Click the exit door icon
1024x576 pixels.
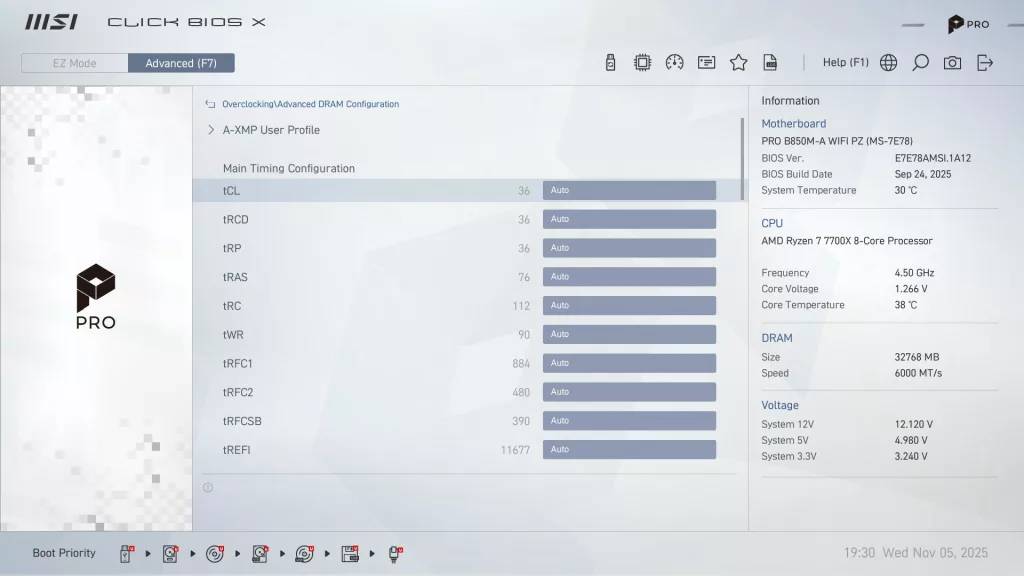coord(985,62)
